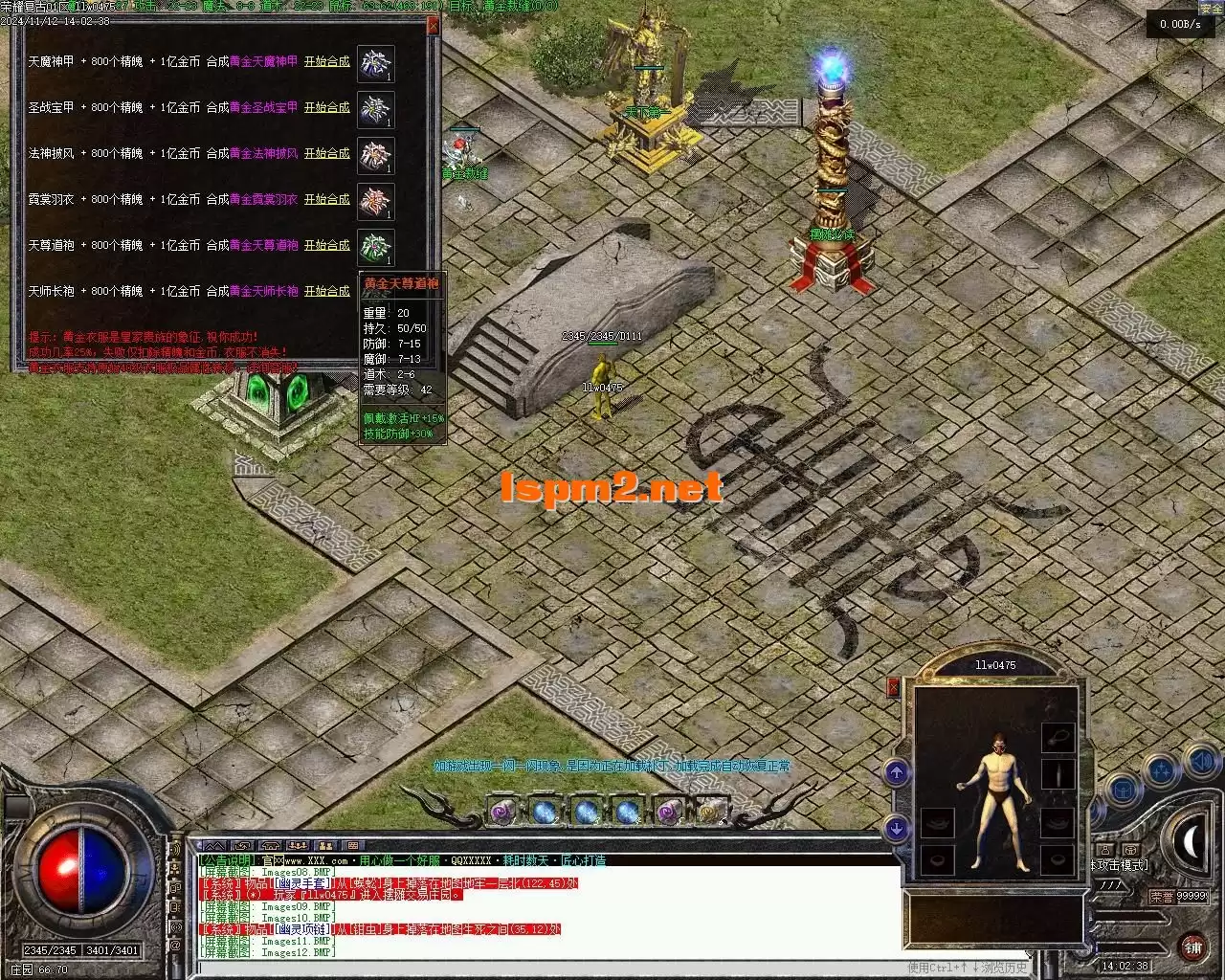Click the up arrow button beside character panel
This screenshot has height=980, width=1225.
click(x=896, y=771)
